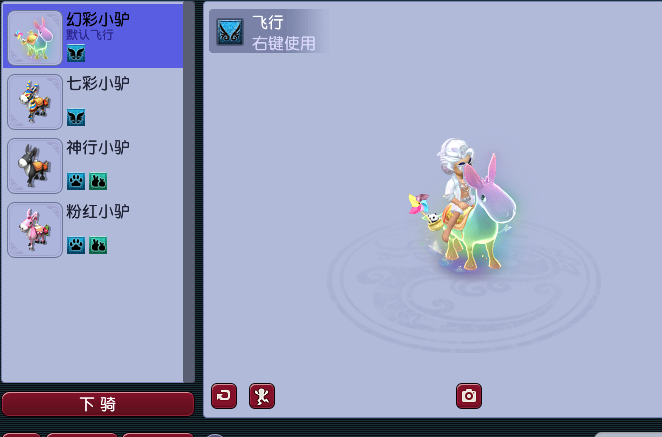Toggle the character figure display button

tap(262, 396)
